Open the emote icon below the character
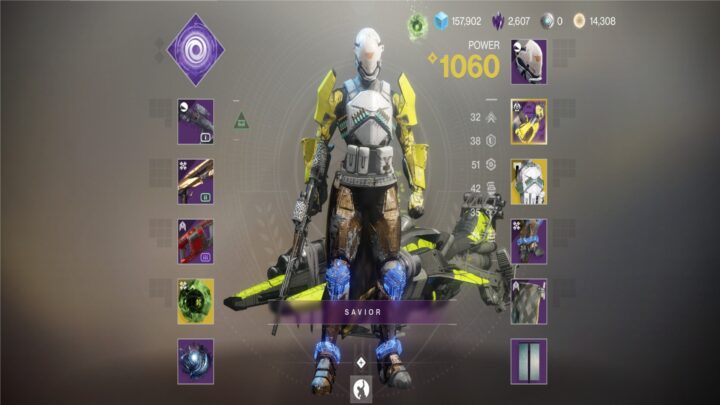This screenshot has height=405, width=720. tap(360, 387)
